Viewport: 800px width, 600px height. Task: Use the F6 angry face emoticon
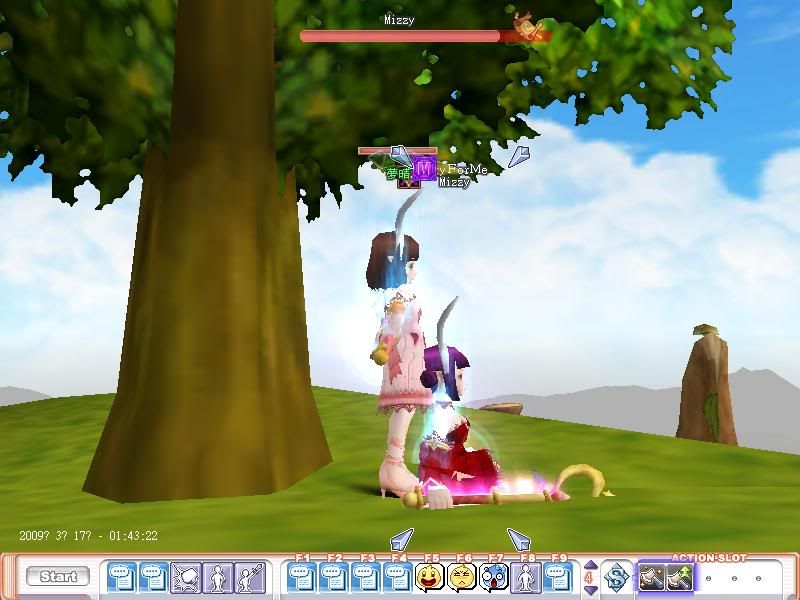tap(462, 577)
